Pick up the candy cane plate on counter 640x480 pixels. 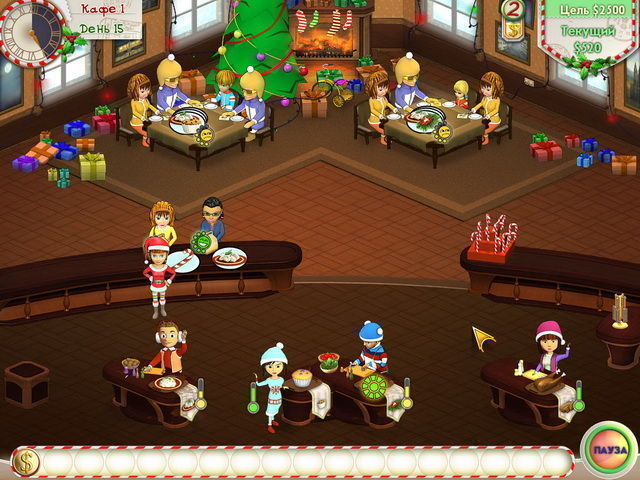click(184, 261)
